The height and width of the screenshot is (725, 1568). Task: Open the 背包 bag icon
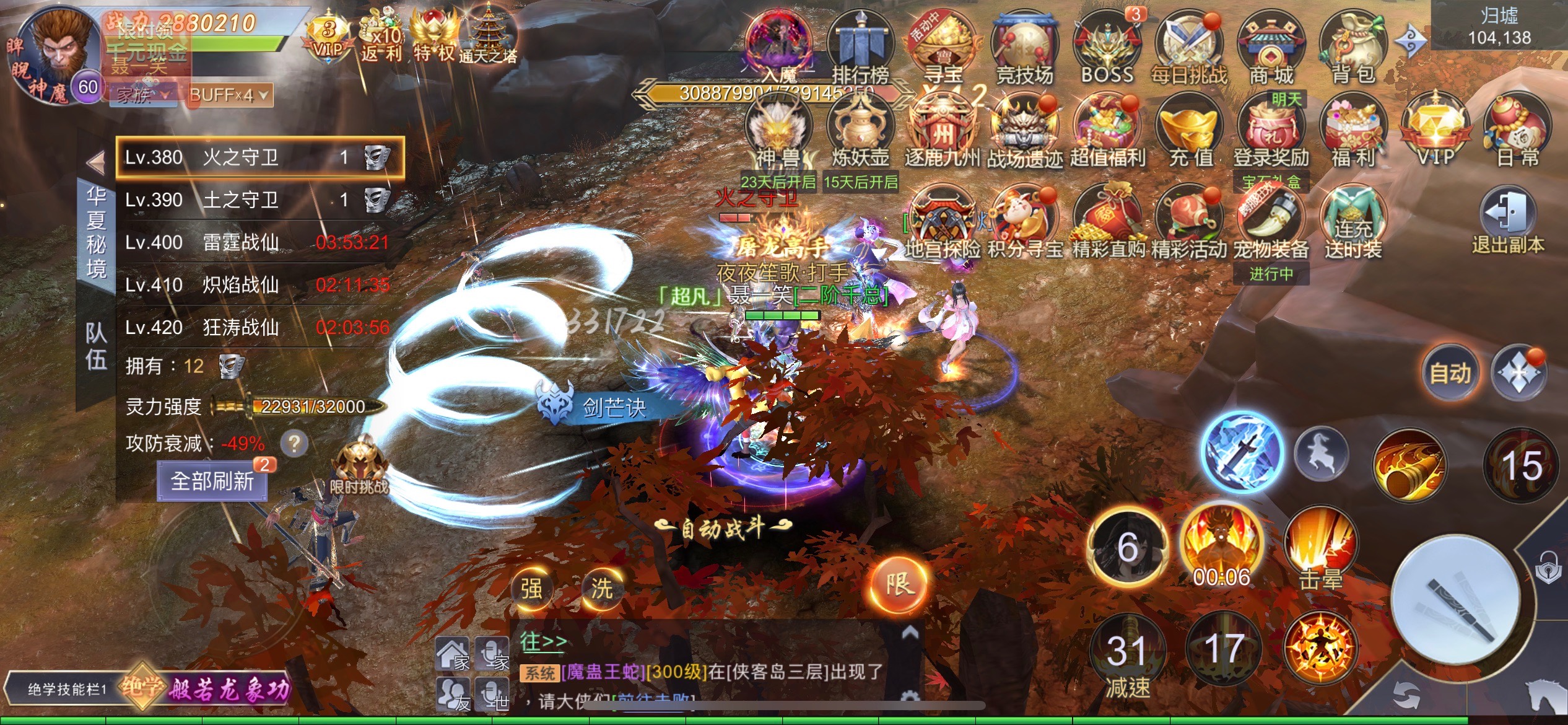(x=1352, y=46)
